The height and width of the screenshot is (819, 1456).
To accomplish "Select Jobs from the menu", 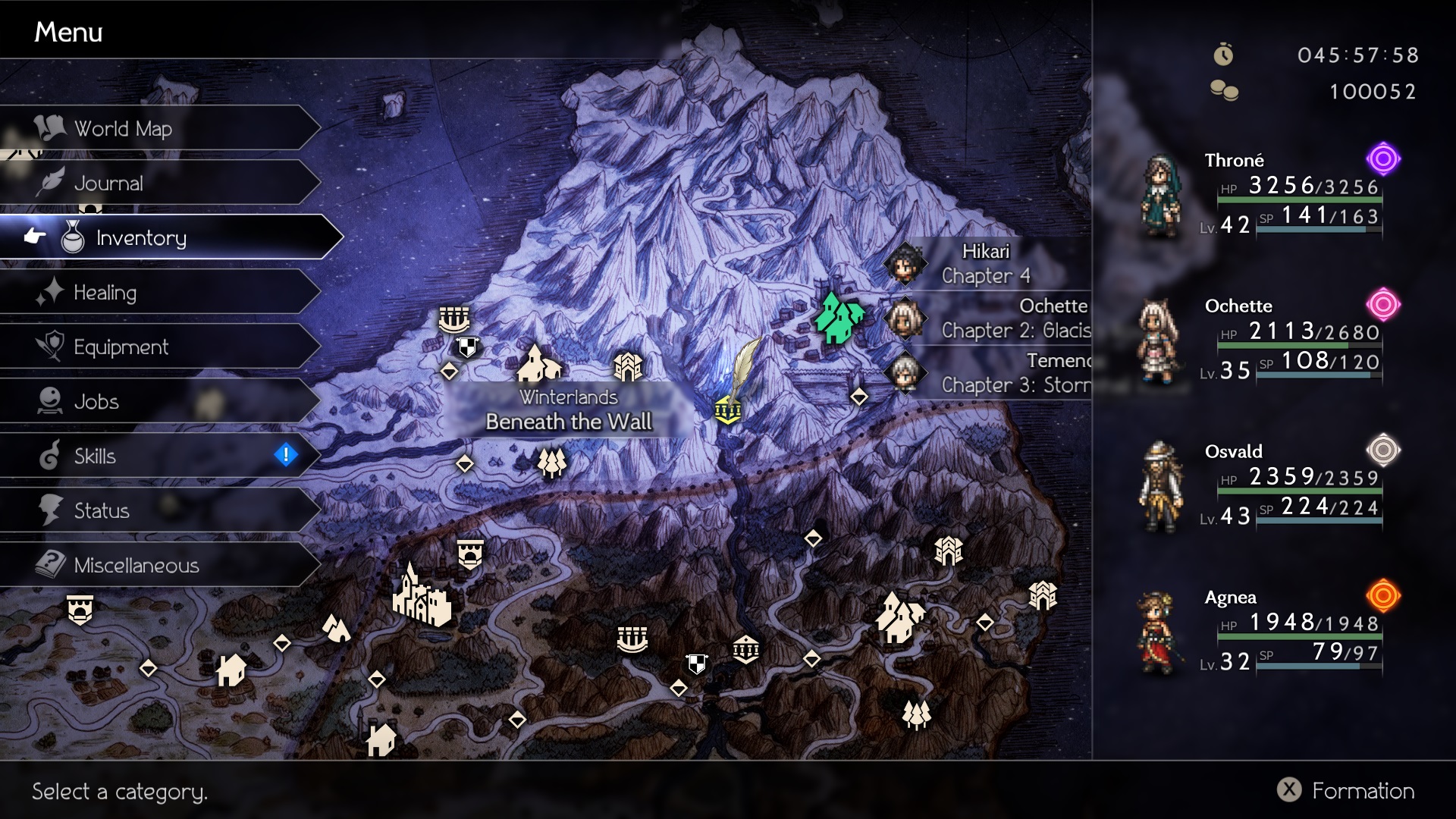I will [x=96, y=402].
